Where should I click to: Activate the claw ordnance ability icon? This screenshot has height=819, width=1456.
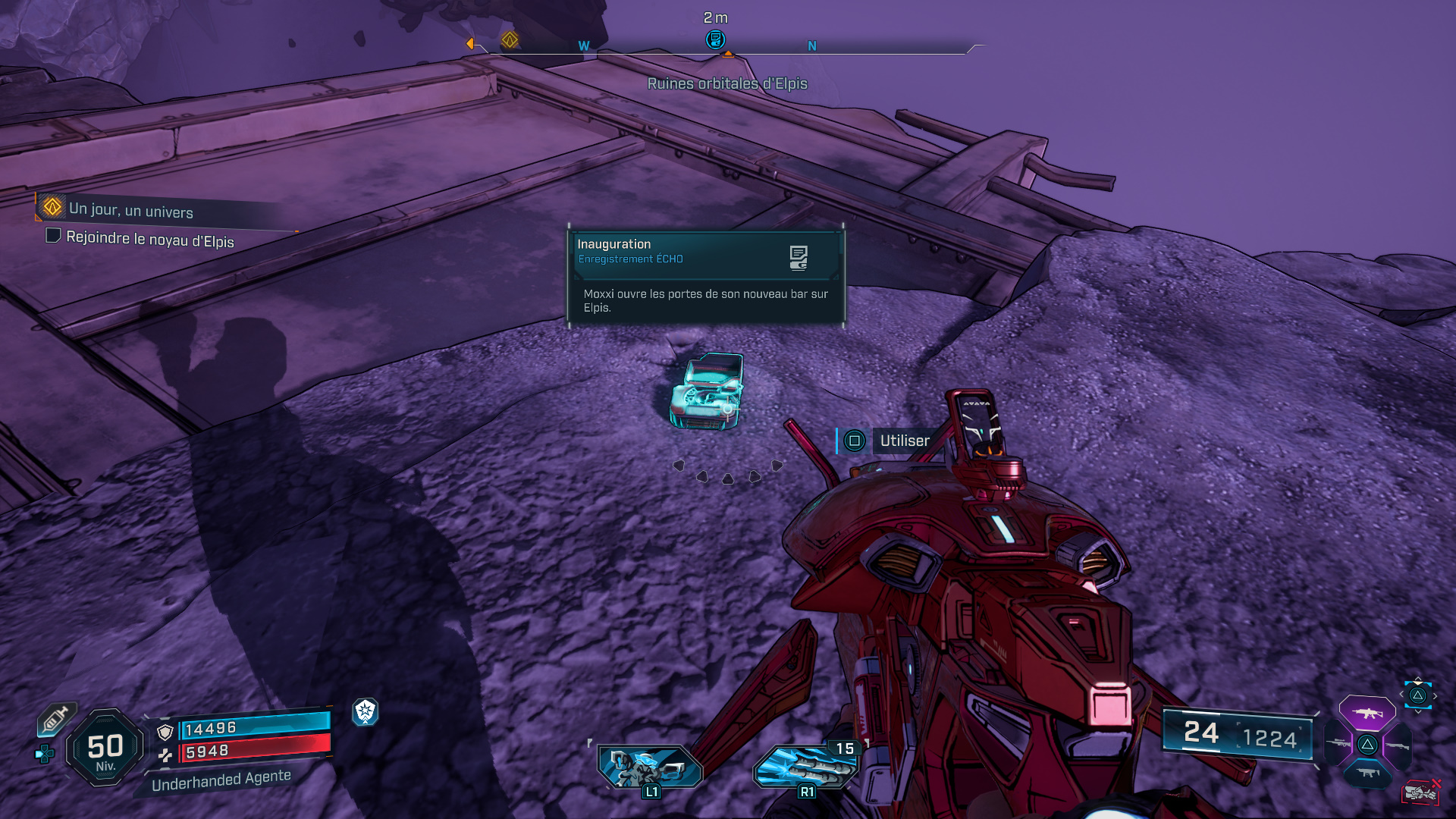click(805, 766)
